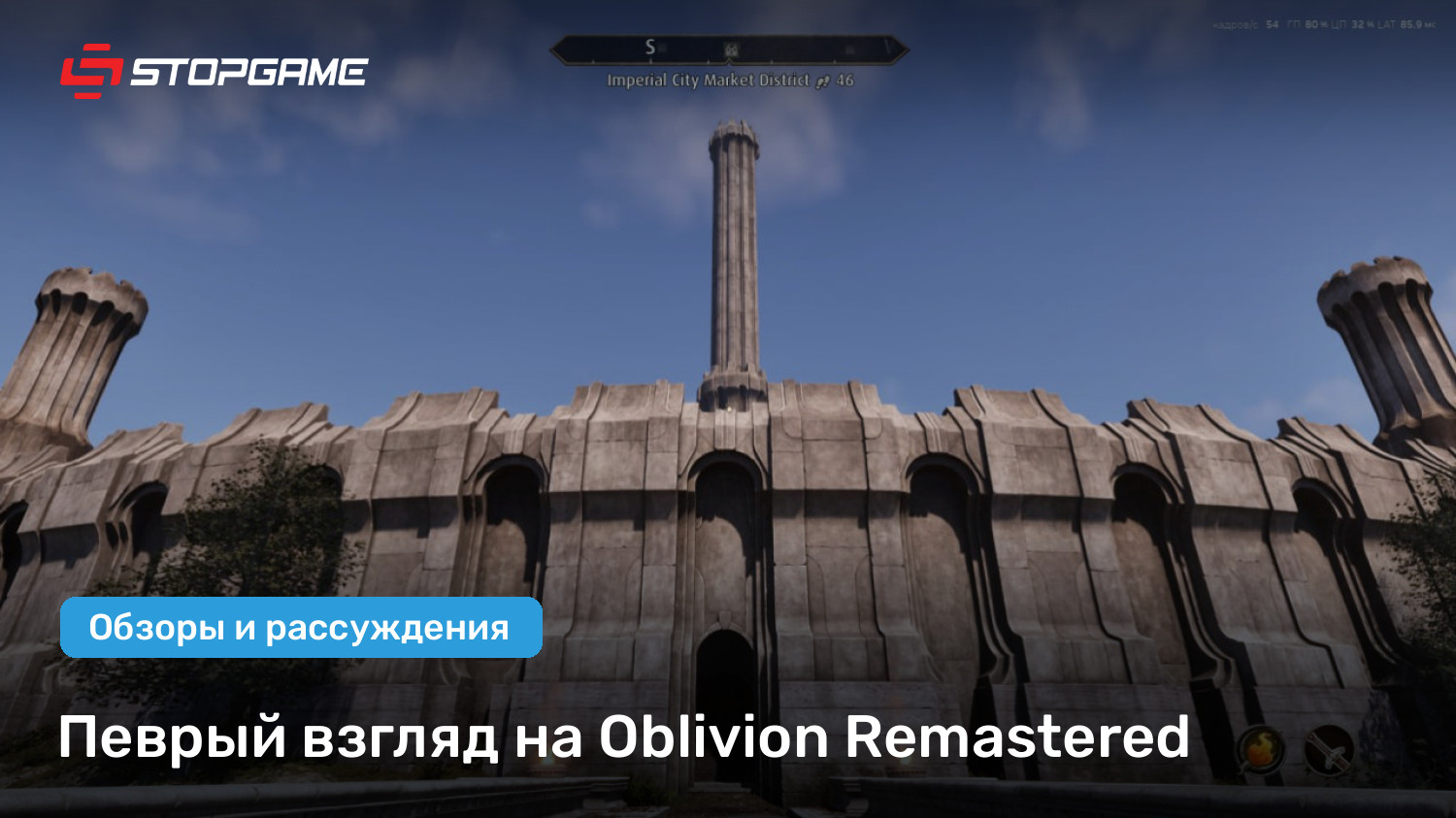Screen dimensions: 1456x818
Task: Click the faded marker near the compass W edge
Action: [x=849, y=49]
